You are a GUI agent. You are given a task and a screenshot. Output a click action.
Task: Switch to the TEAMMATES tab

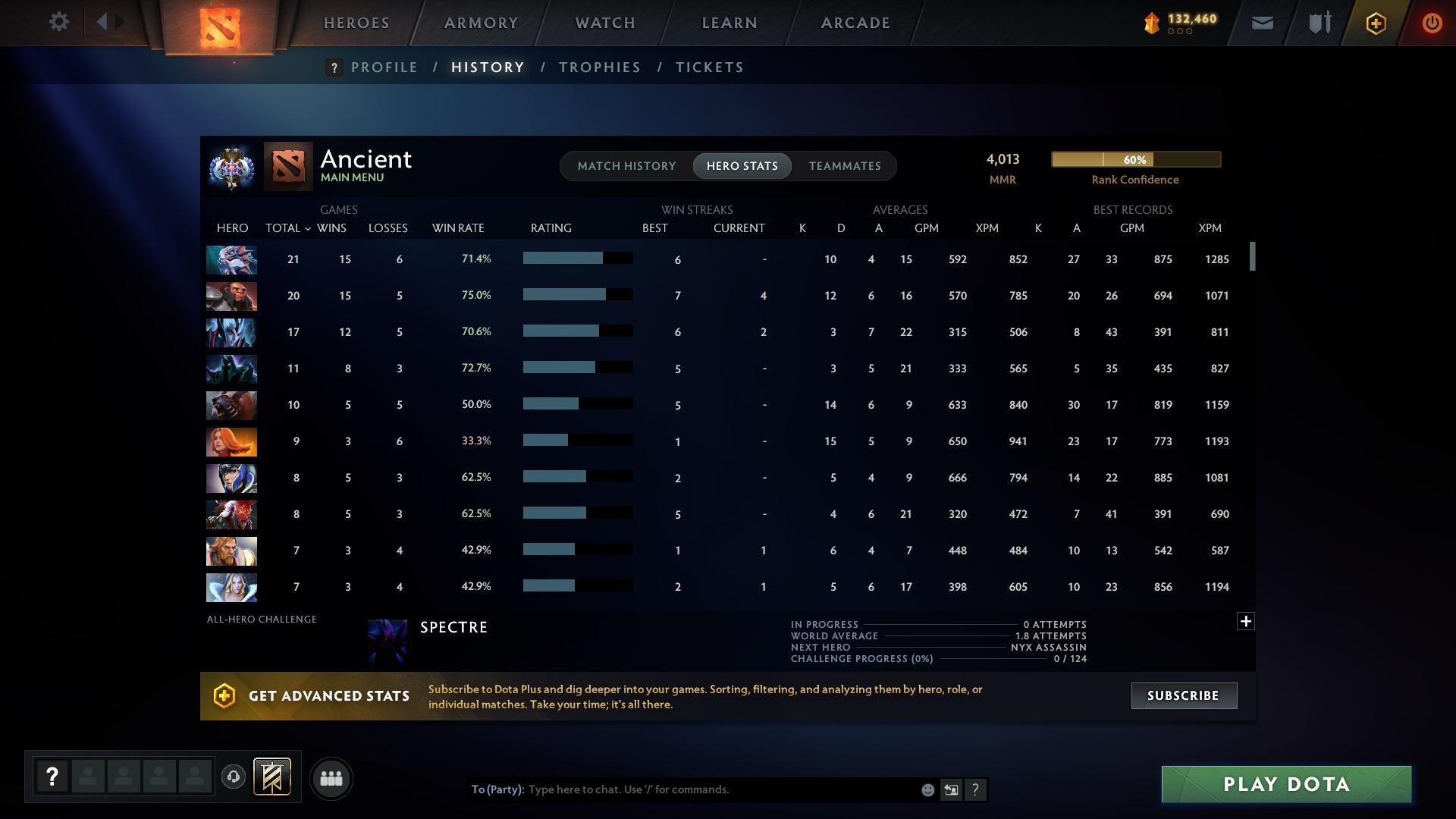tap(844, 165)
